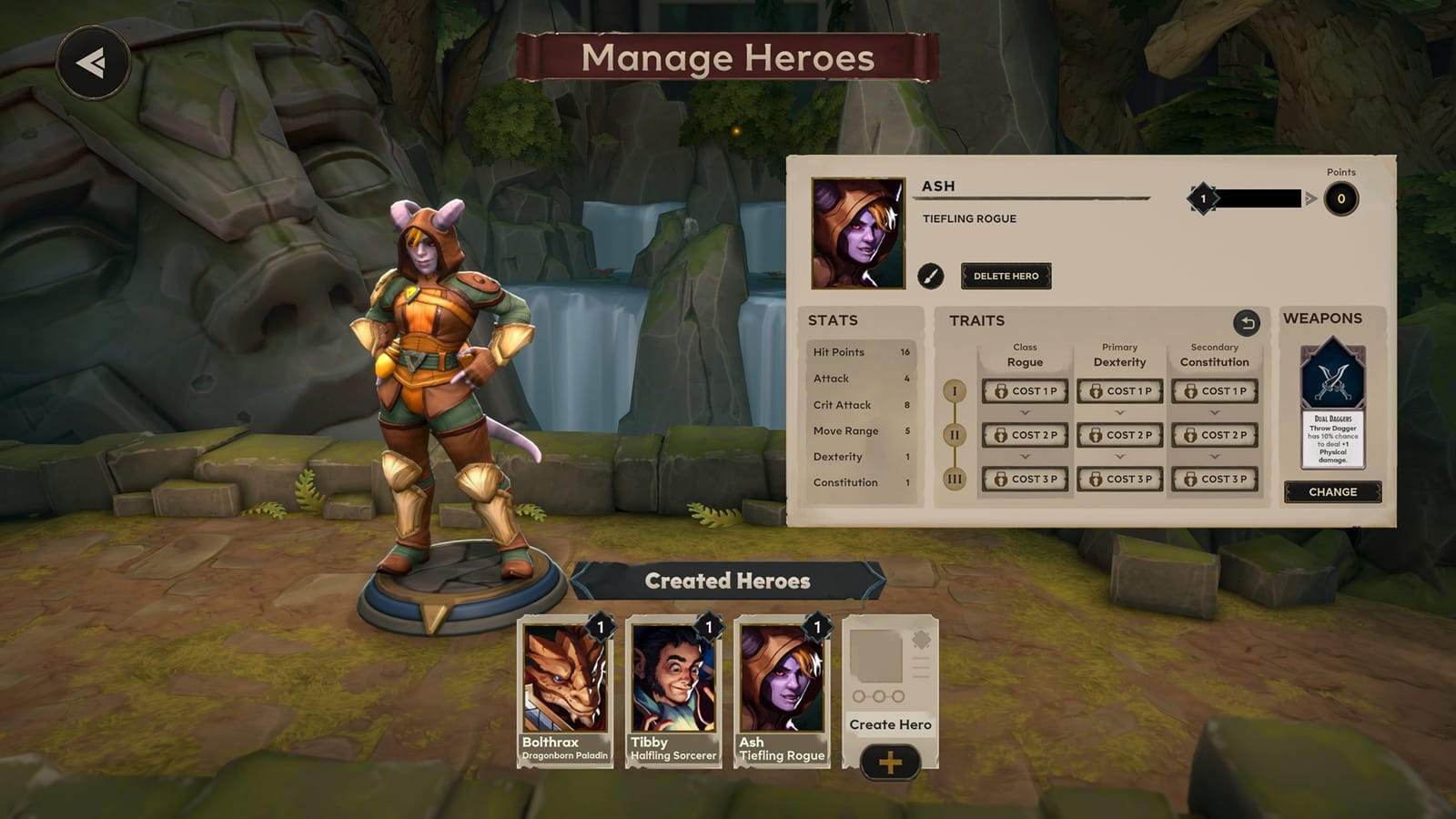Click the padlock on the Rogue Cost 1 P trait
This screenshot has width=1456, height=819.
1002,391
